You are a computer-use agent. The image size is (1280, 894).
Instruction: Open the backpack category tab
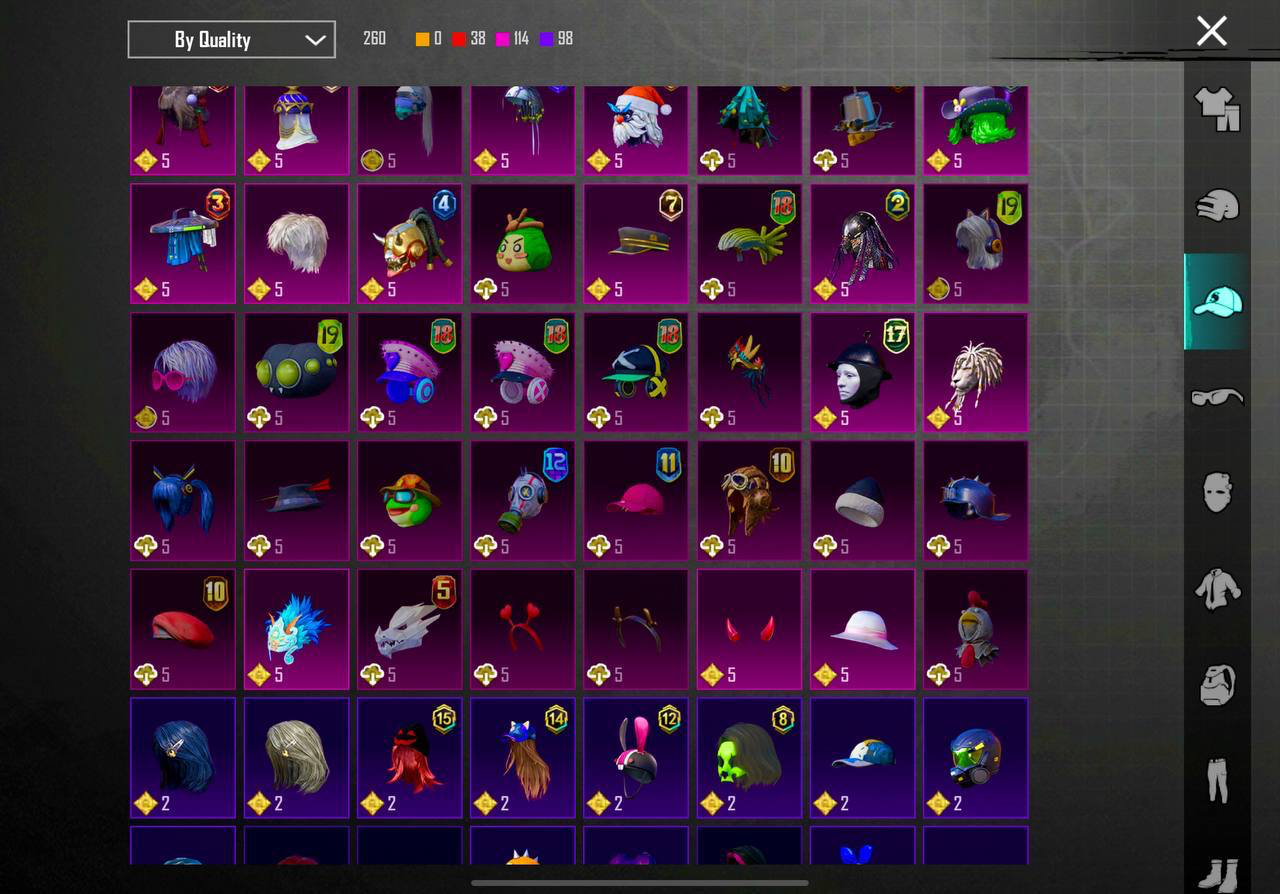click(1217, 685)
